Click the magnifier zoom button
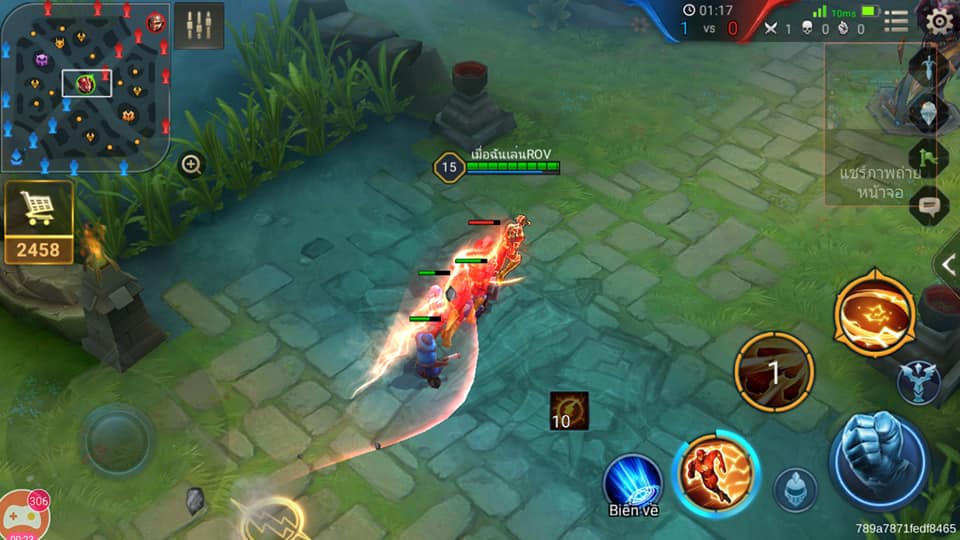The height and width of the screenshot is (540, 960). click(x=192, y=165)
